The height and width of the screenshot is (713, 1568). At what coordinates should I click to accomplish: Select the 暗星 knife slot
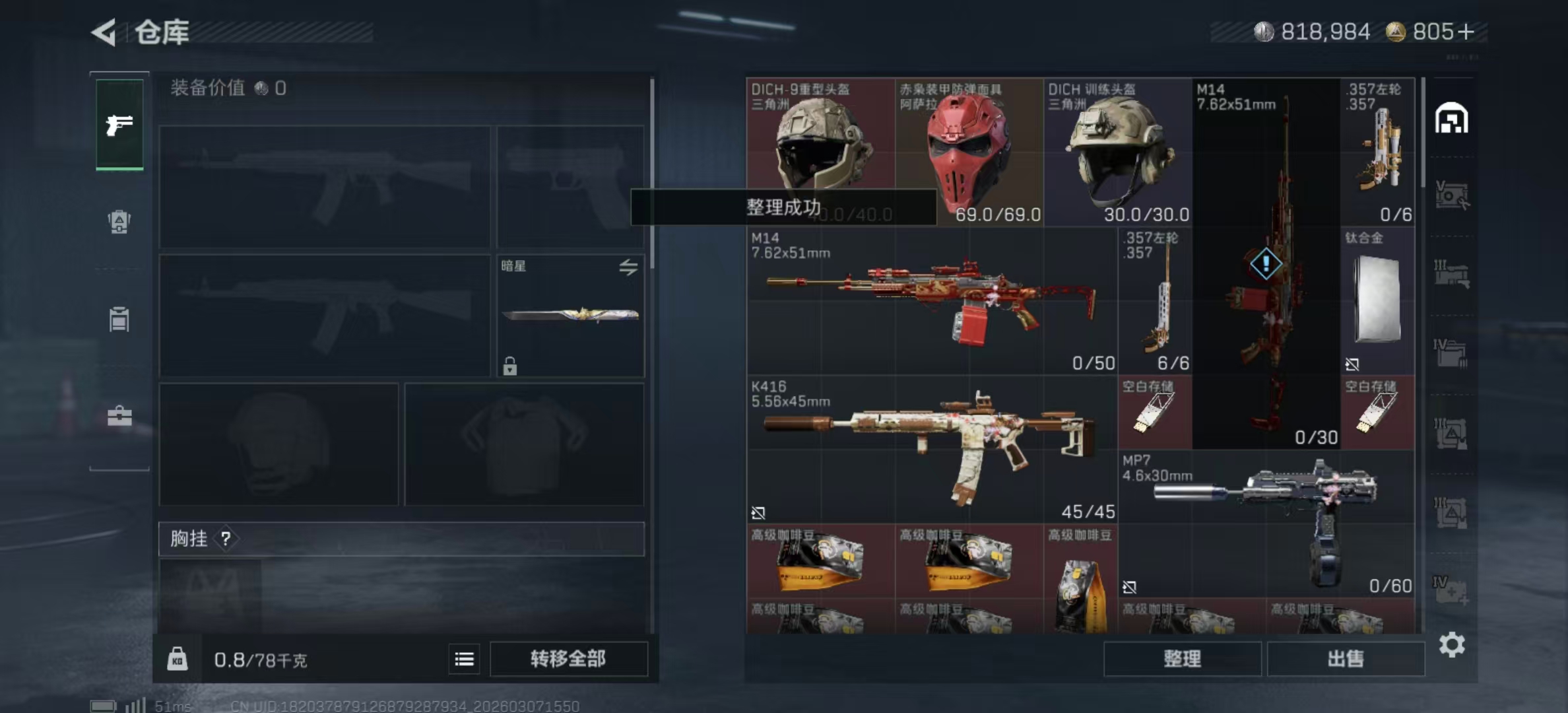point(570,316)
